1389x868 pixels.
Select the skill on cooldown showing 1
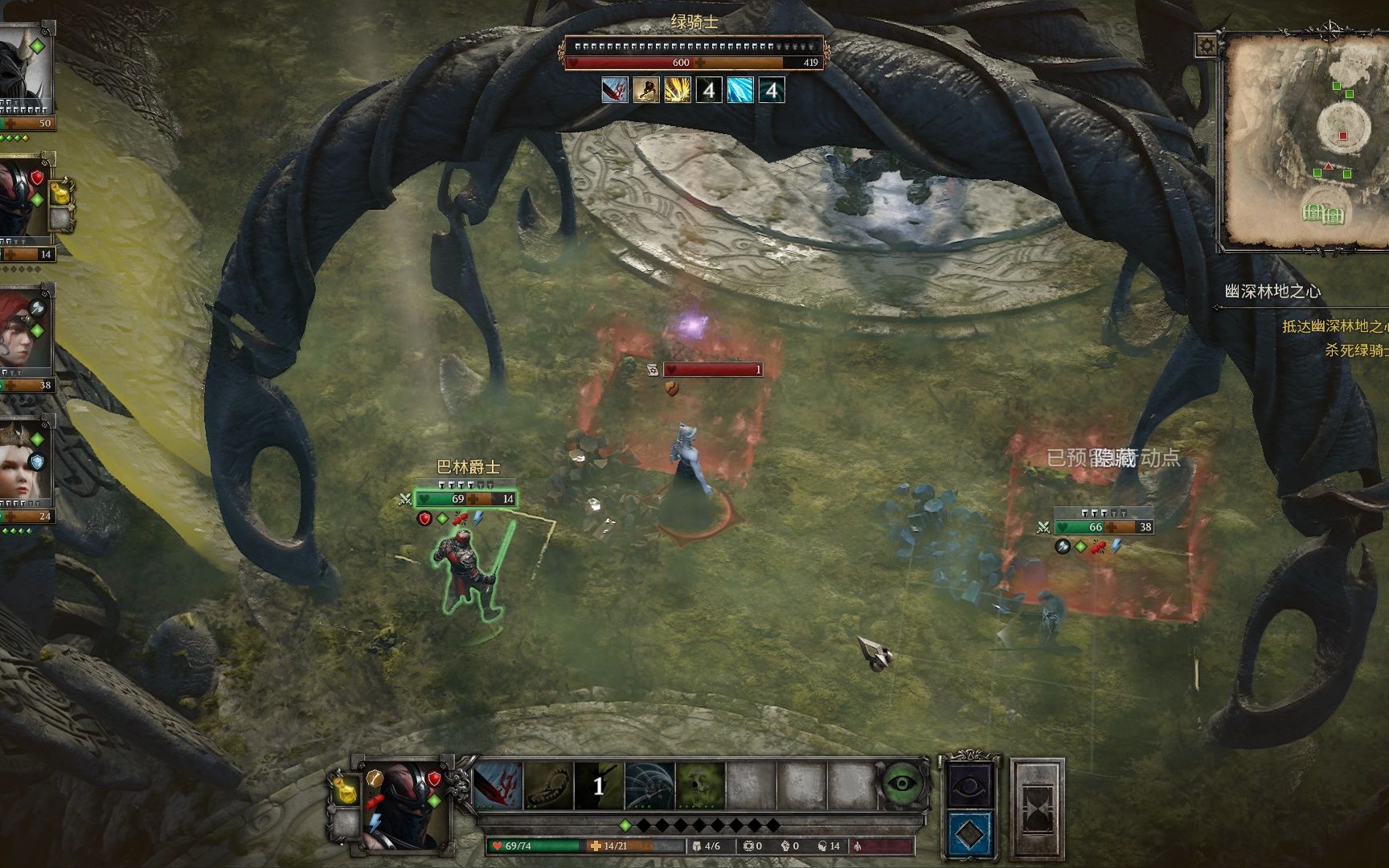point(599,785)
